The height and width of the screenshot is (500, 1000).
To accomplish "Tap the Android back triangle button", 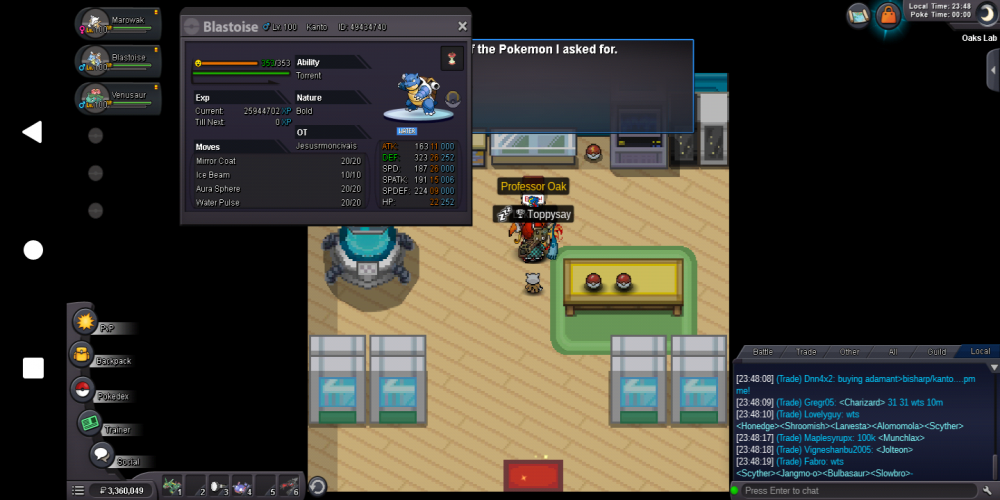I will [x=33, y=132].
